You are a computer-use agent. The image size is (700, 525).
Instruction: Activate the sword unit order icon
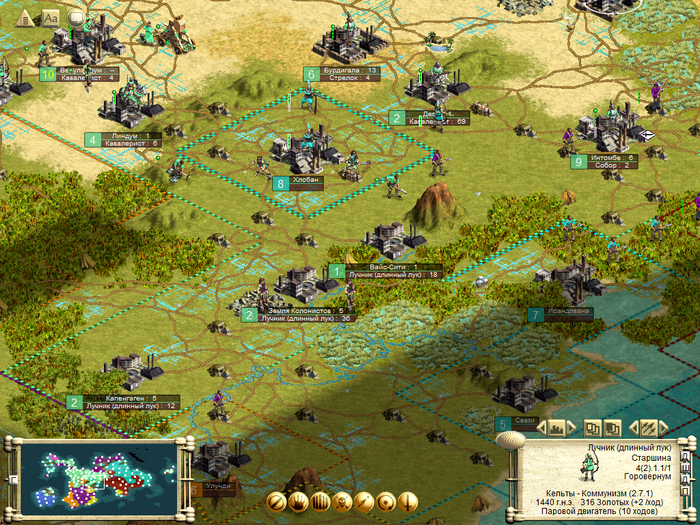[x=409, y=502]
